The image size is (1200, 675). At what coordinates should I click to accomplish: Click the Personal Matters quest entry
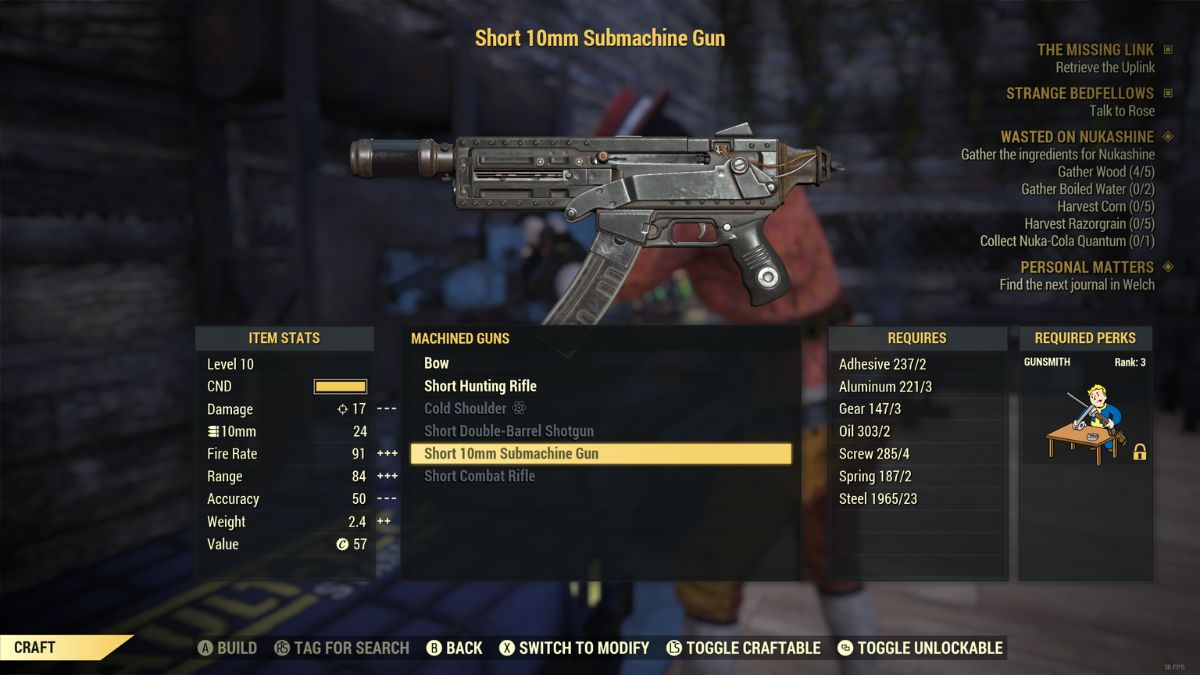pyautogui.click(x=1086, y=267)
